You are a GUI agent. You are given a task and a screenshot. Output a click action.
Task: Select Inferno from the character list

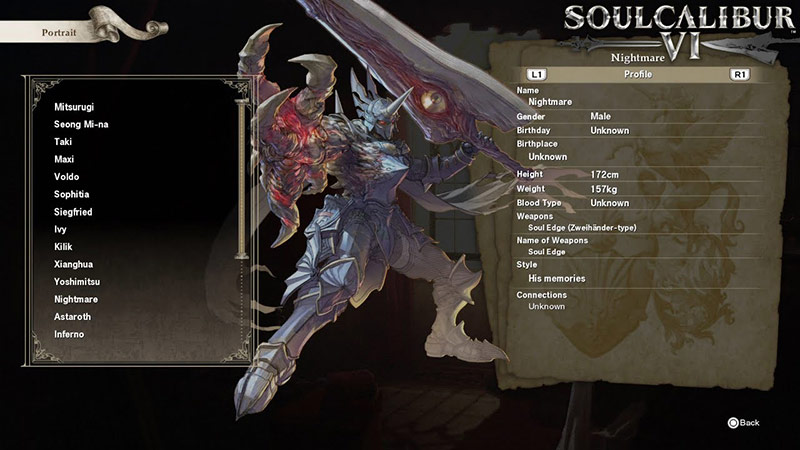[69, 334]
